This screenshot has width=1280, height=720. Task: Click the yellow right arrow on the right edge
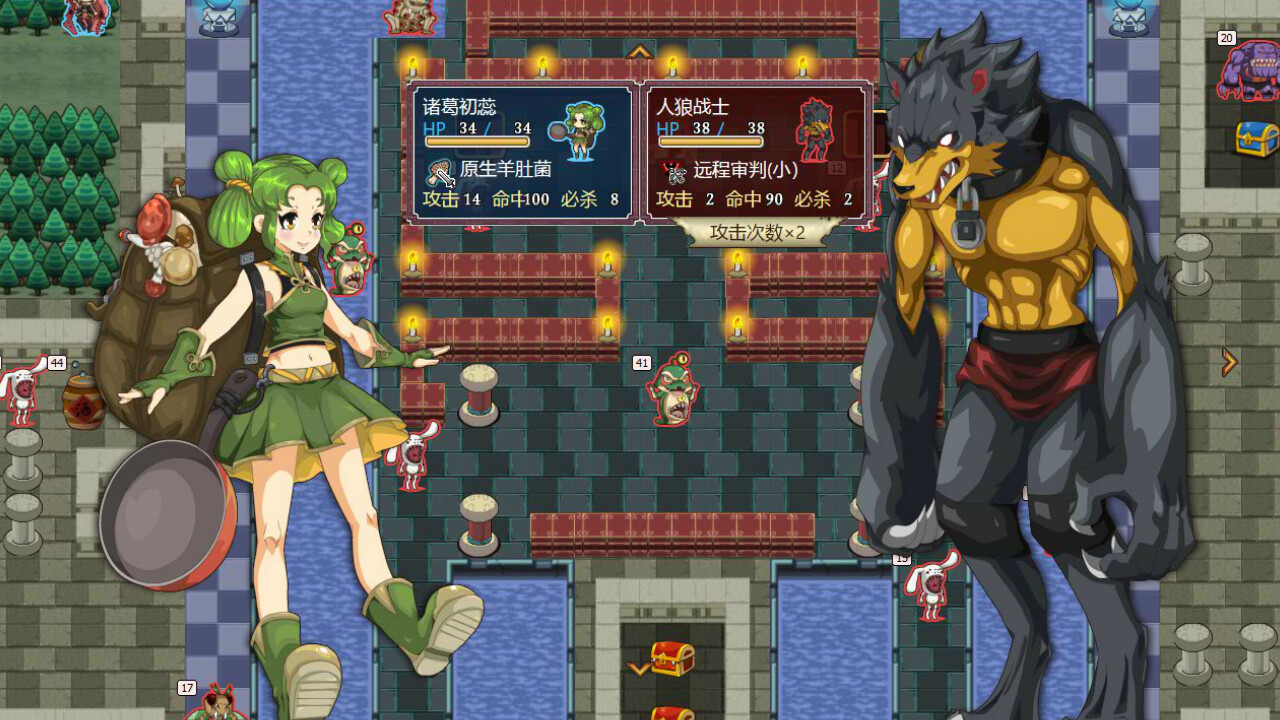(1230, 362)
